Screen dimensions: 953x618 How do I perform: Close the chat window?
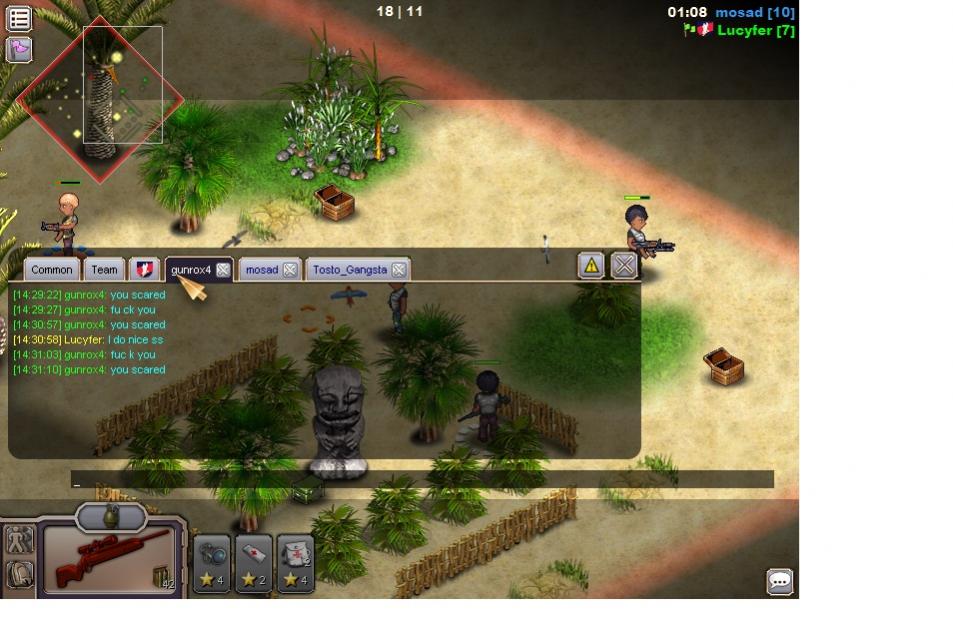pos(624,265)
